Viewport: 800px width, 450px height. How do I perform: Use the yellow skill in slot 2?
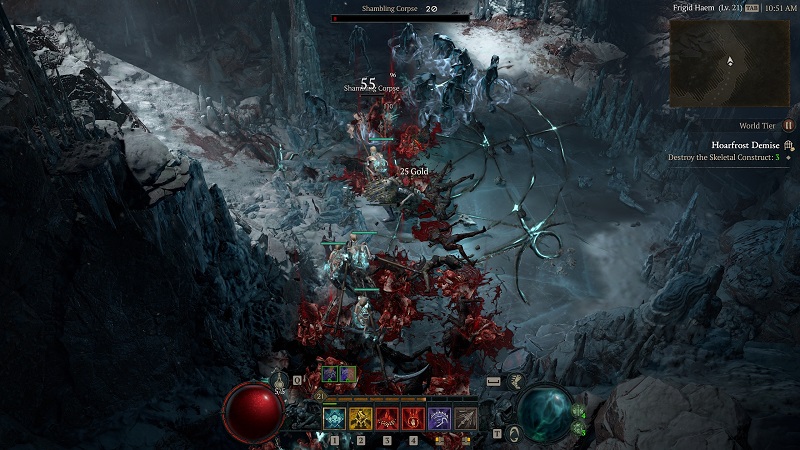[x=361, y=418]
